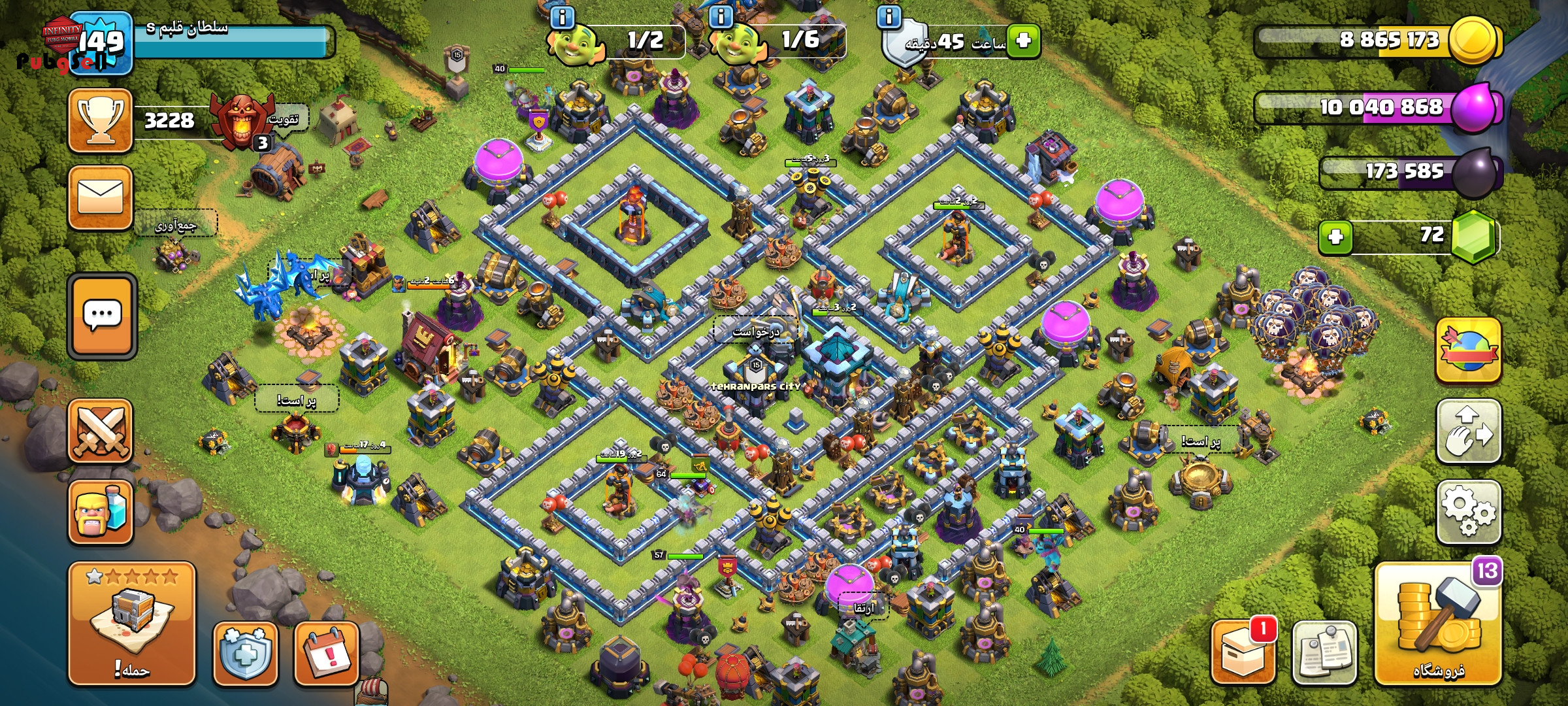This screenshot has width=1568, height=706.
Task: Open the shield medic cross button
Action: (x=245, y=653)
